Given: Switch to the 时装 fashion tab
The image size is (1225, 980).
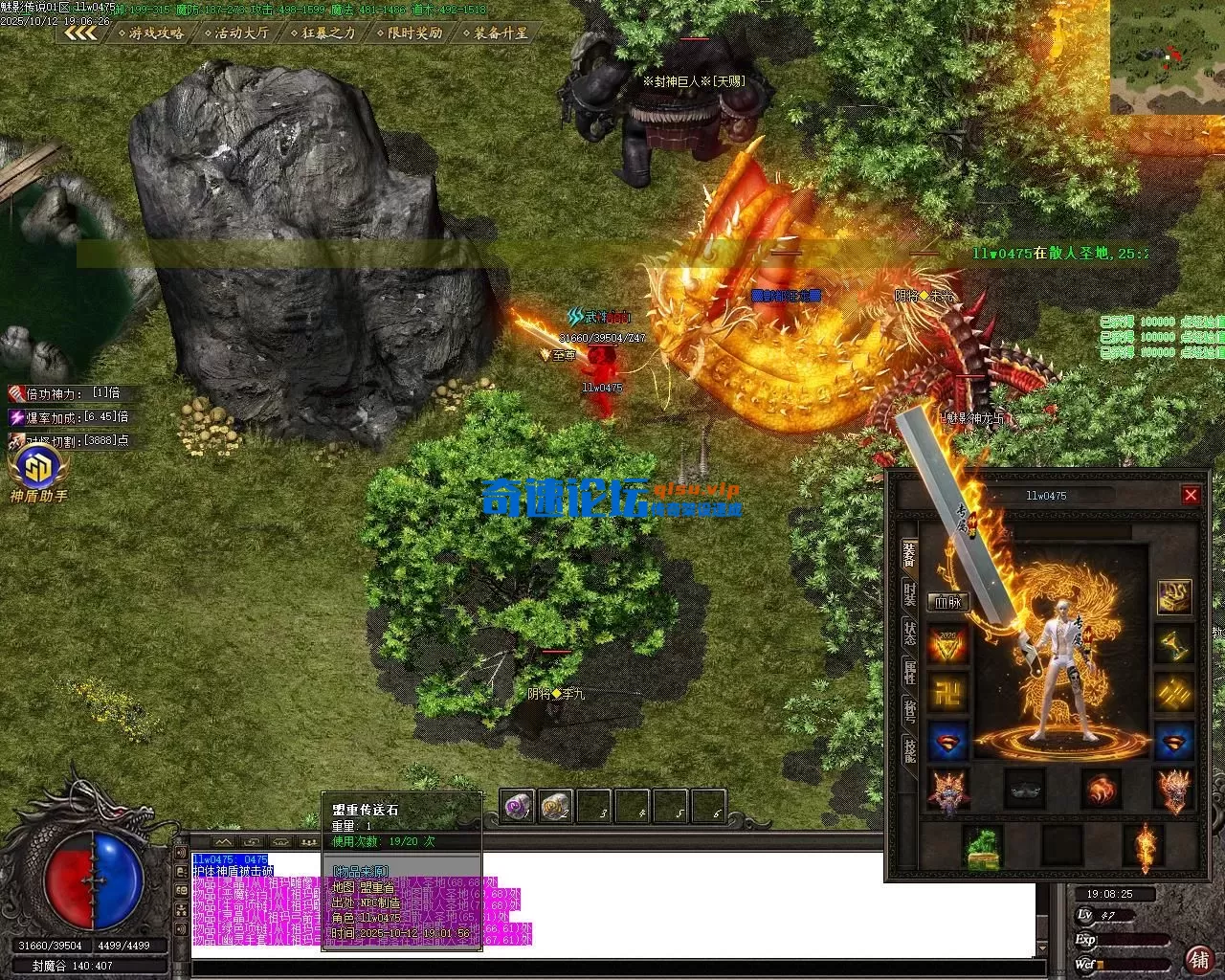Looking at the screenshot, I should (x=909, y=593).
